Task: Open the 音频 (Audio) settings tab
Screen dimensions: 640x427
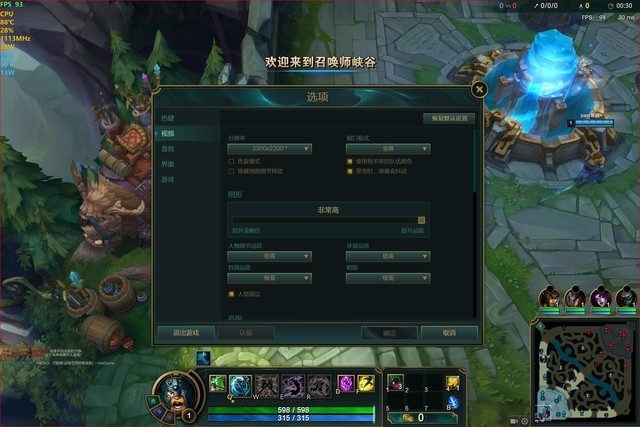Action: tap(168, 148)
